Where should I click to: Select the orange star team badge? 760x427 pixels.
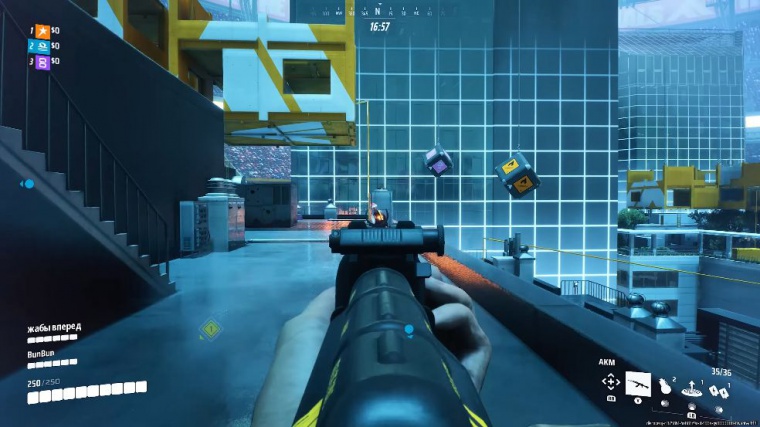(43, 32)
